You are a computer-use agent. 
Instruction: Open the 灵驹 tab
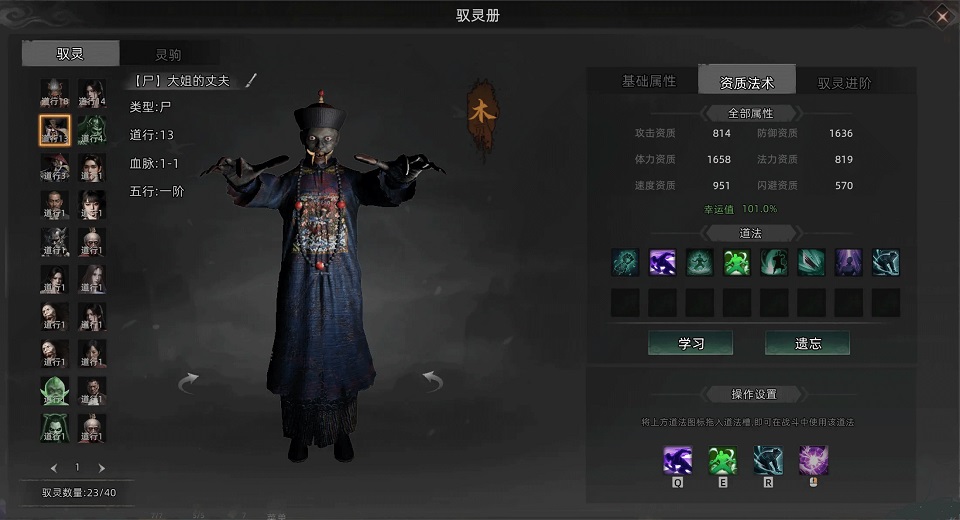(x=168, y=55)
